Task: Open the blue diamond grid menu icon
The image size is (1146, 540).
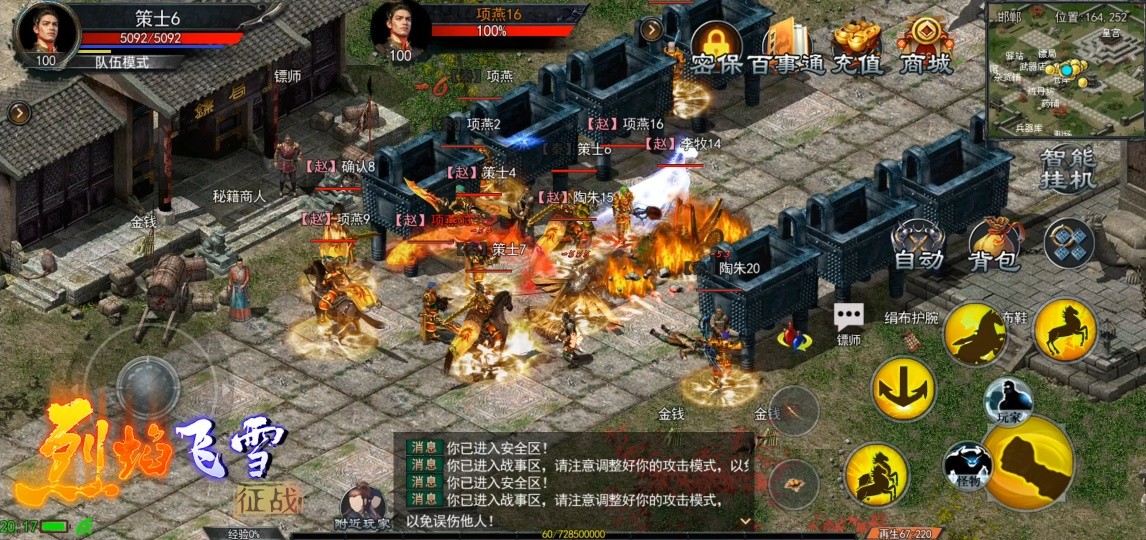Action: tap(1069, 242)
